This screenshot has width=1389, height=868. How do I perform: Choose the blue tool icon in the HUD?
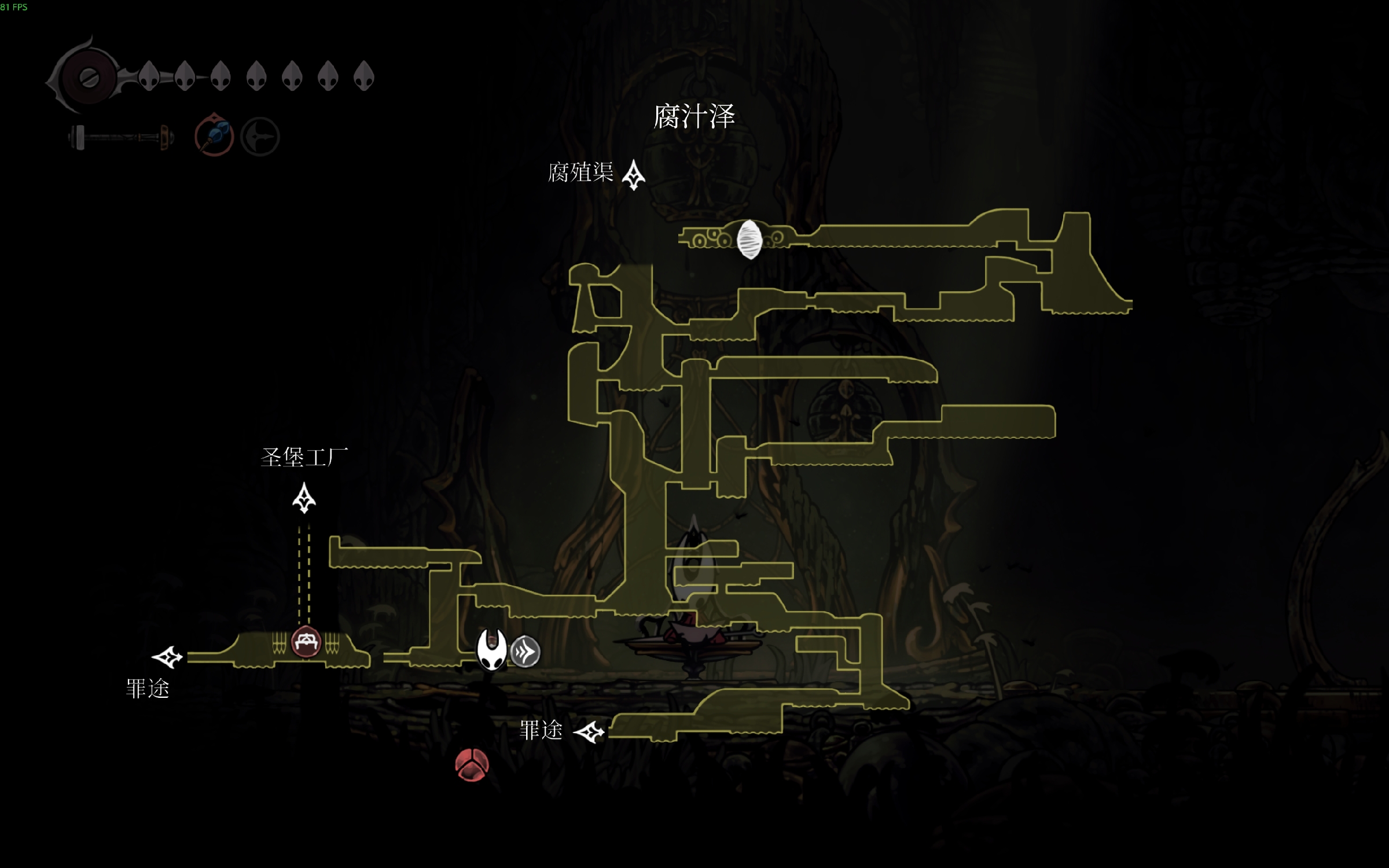(214, 136)
